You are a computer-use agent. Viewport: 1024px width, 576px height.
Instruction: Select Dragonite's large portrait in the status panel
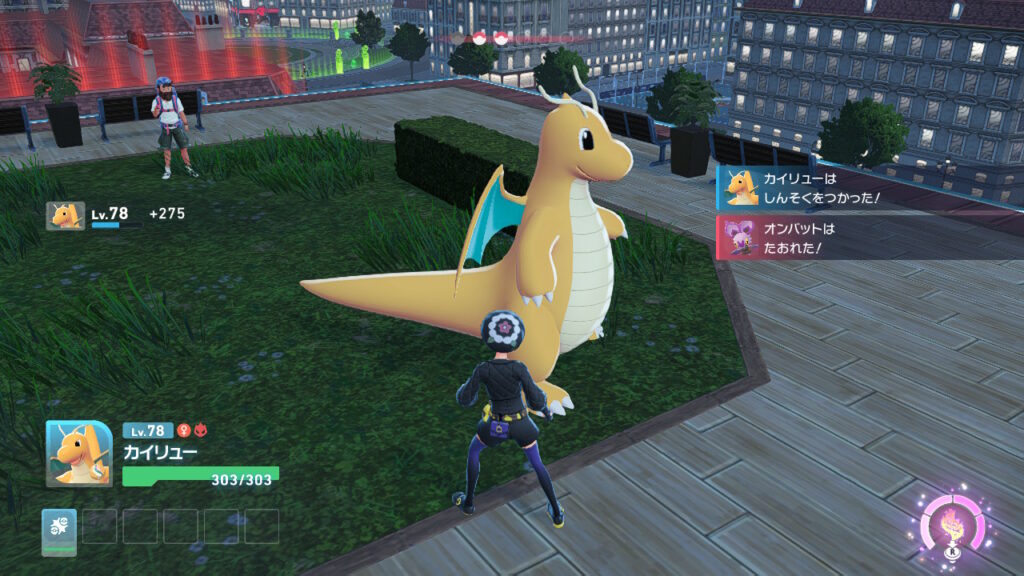point(79,453)
